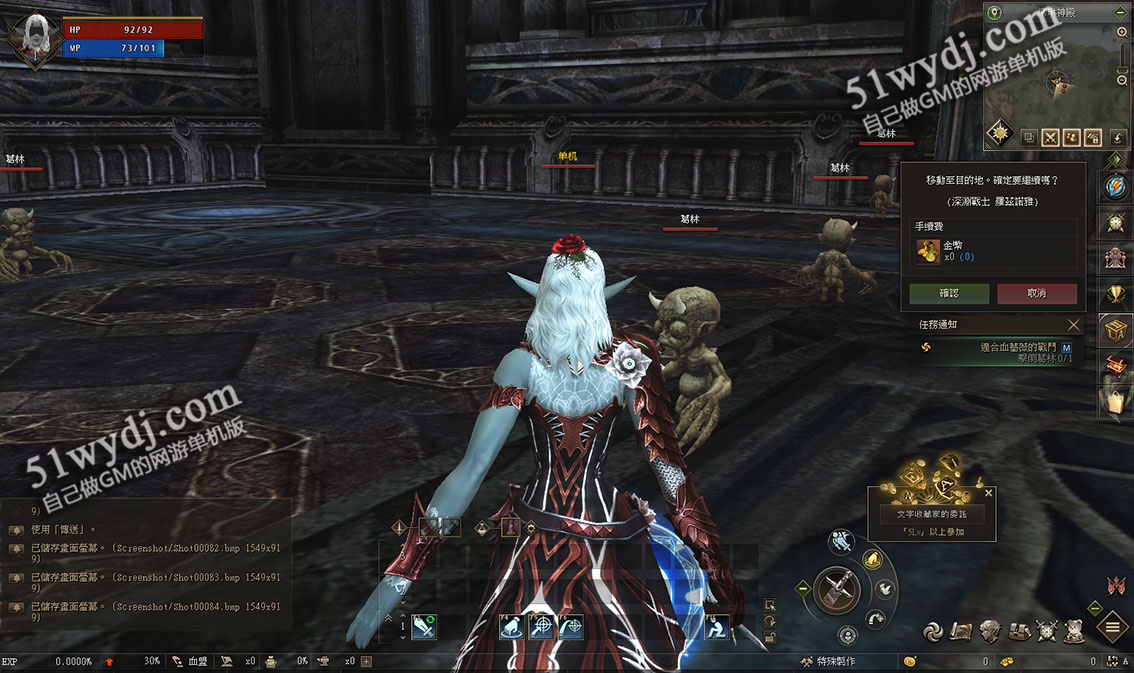Open 特殊製作 special crafting
1134x673 pixels.
coord(827,662)
